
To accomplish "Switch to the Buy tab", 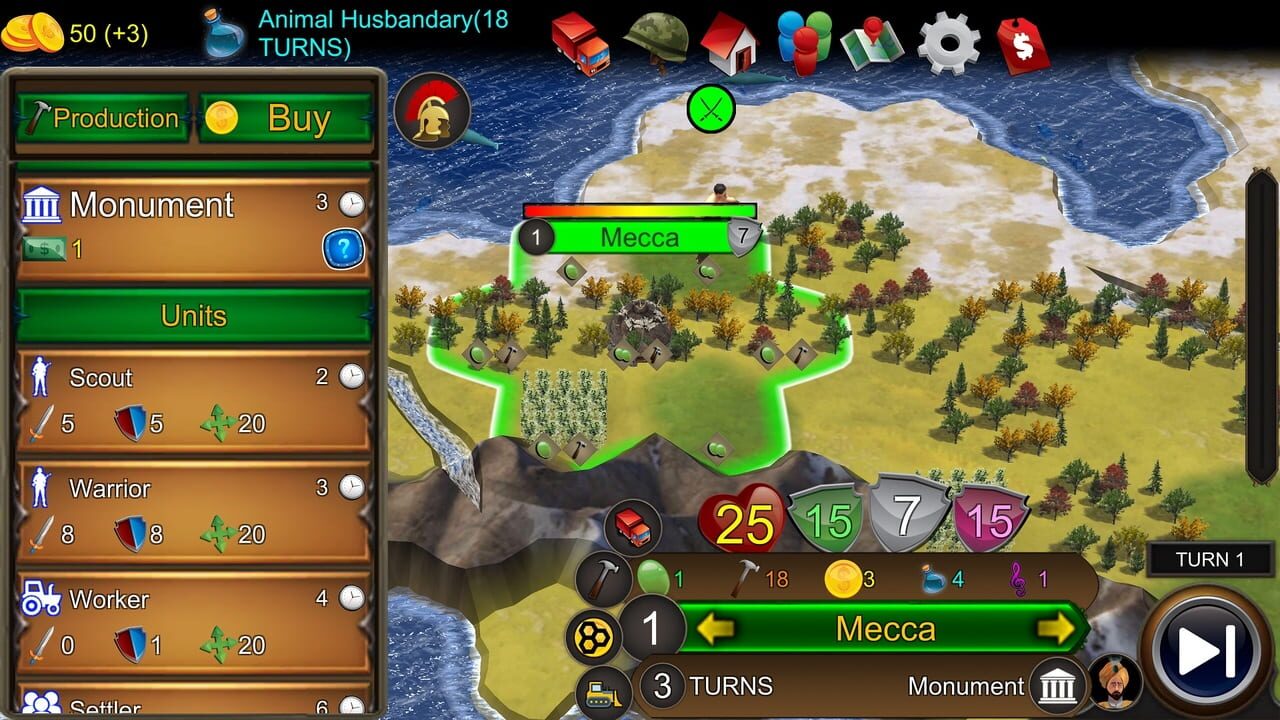I will [283, 117].
